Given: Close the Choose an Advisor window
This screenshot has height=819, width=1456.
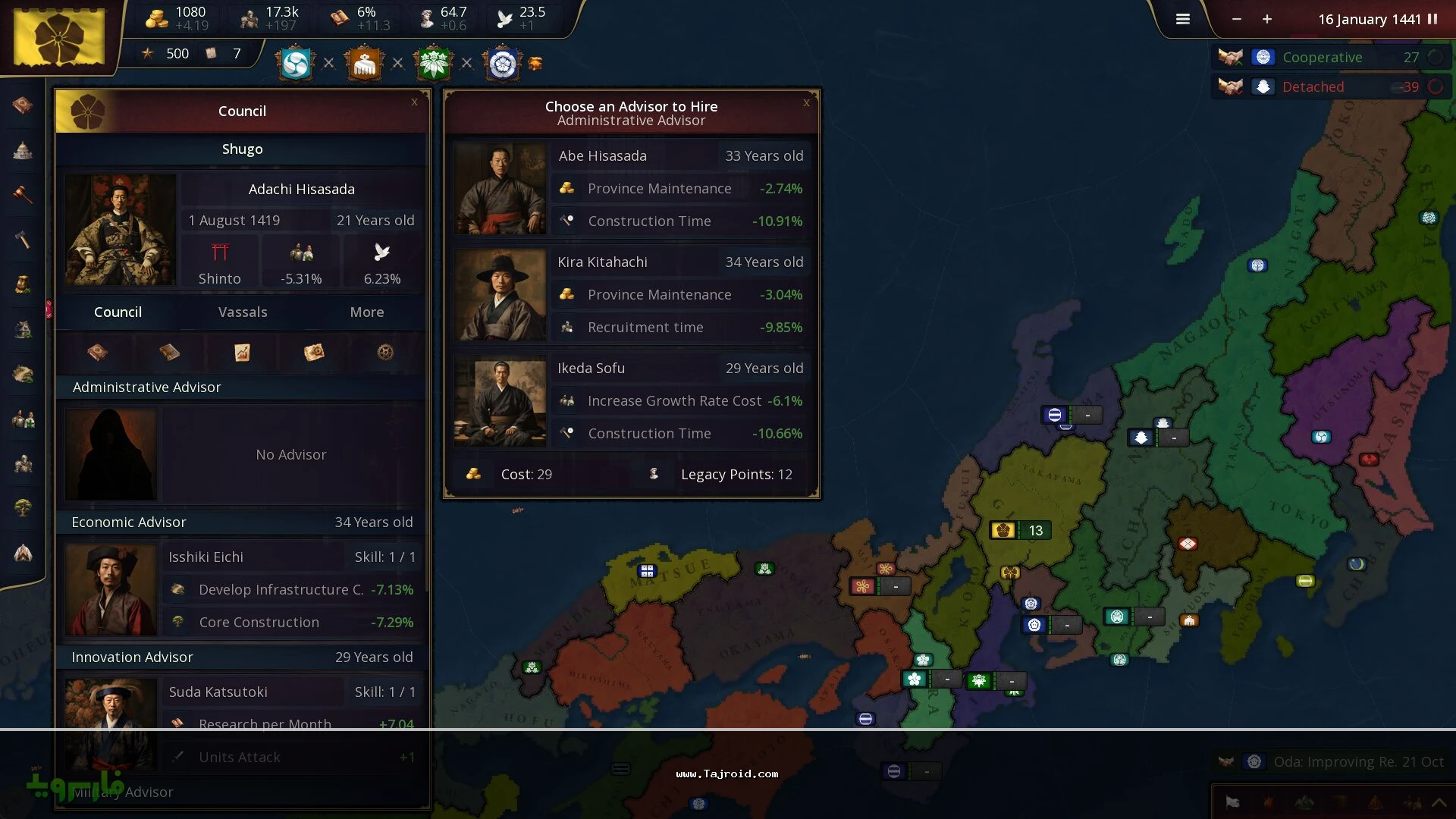Looking at the screenshot, I should [x=806, y=102].
